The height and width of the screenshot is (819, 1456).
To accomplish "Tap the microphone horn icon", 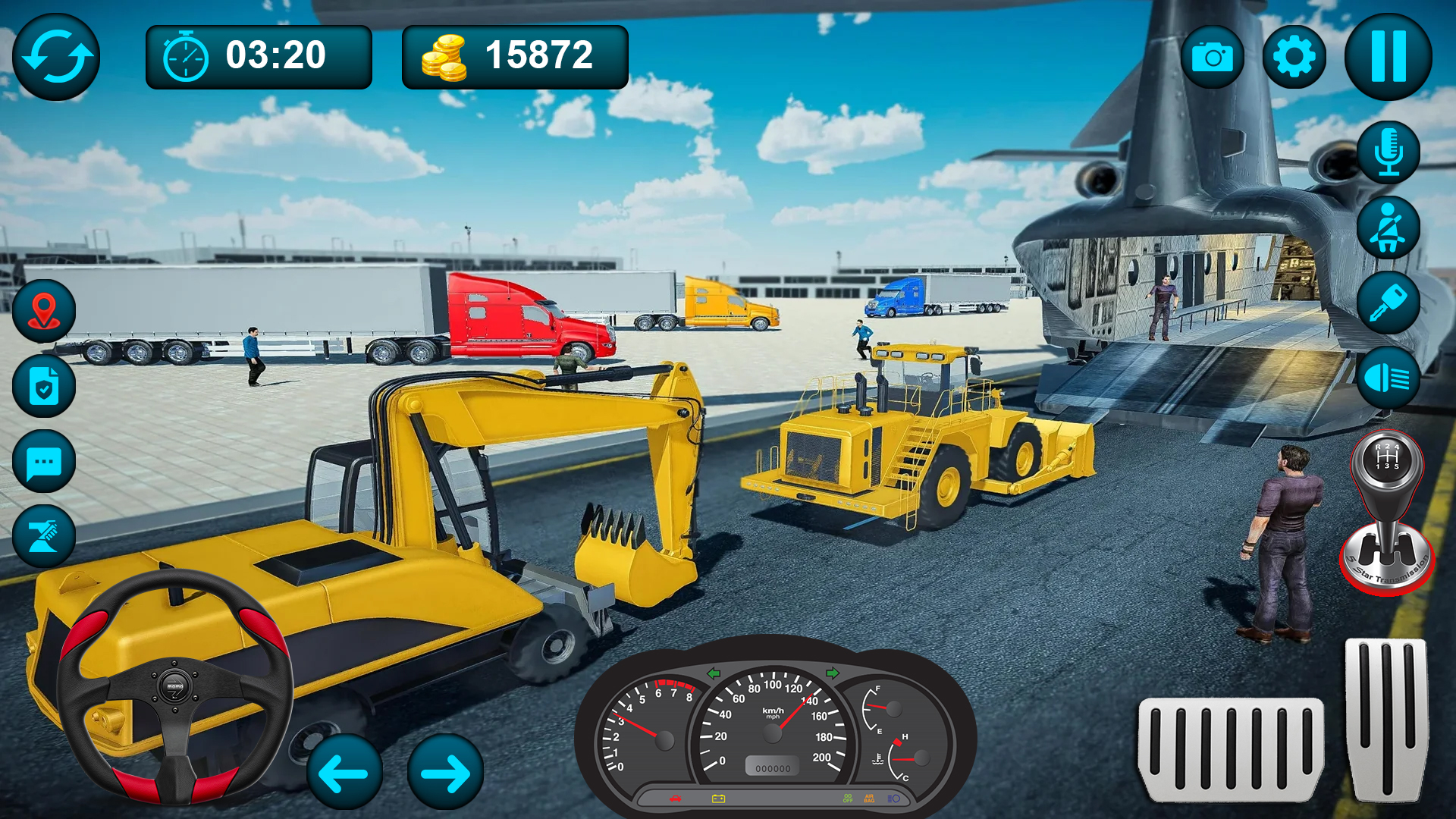I will coord(1388,152).
